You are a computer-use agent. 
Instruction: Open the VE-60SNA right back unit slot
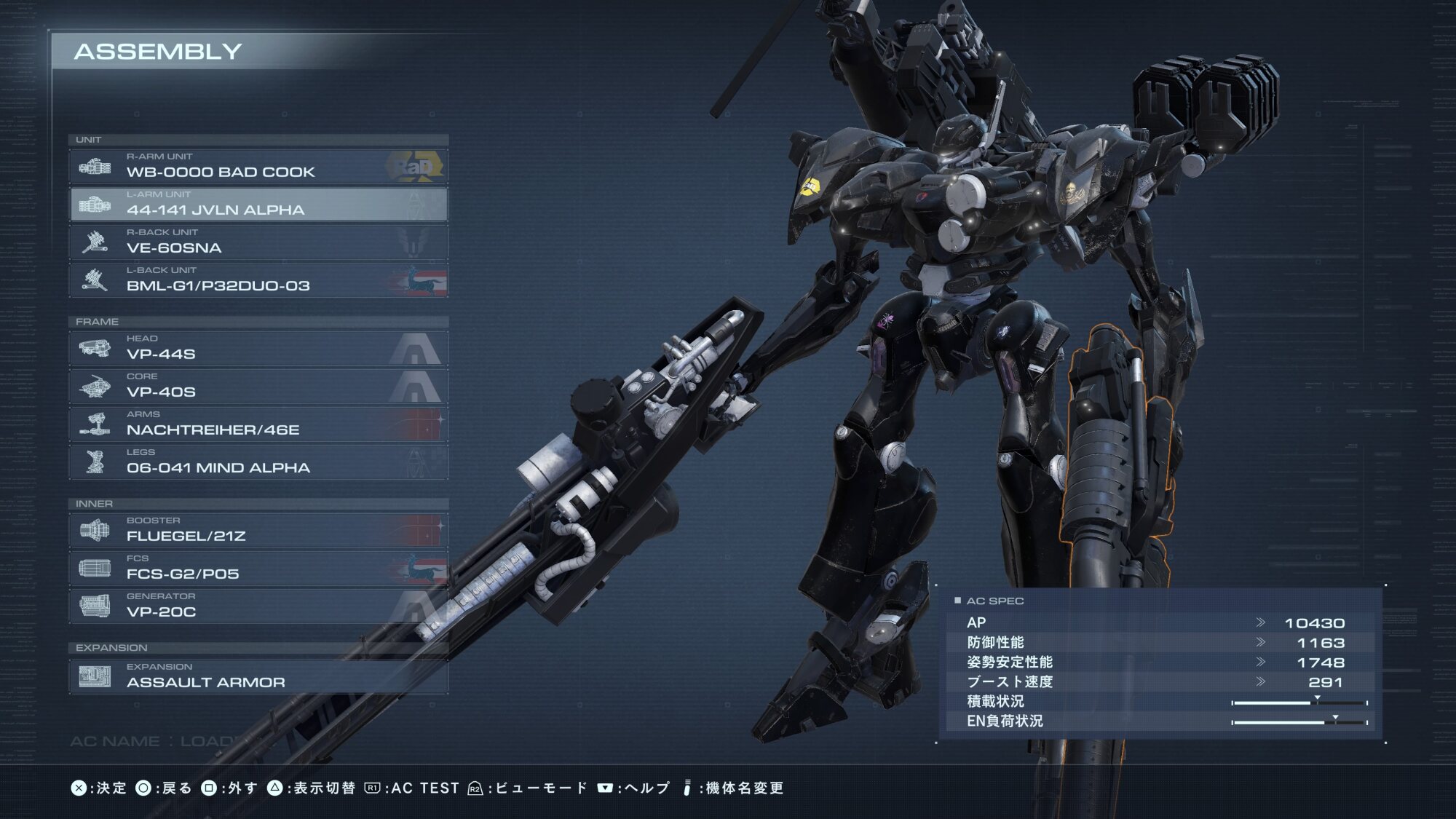click(258, 242)
